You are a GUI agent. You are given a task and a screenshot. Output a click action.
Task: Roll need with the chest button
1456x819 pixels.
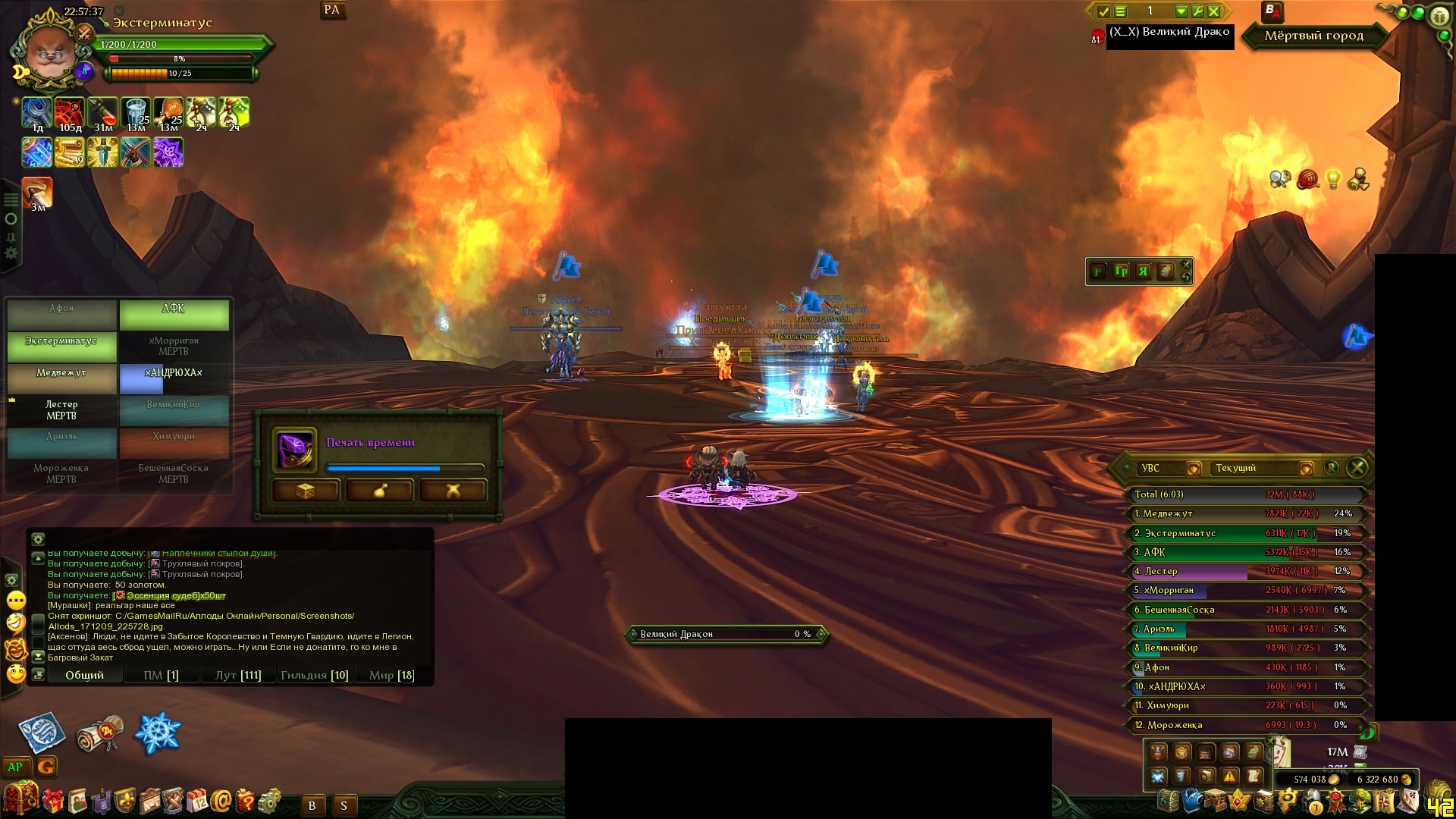click(305, 491)
